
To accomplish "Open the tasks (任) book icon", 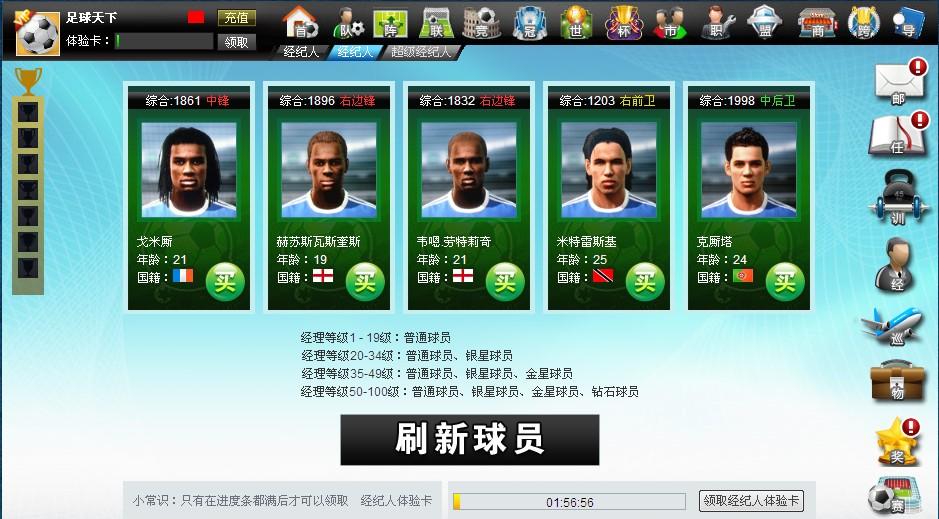I will tap(895, 135).
